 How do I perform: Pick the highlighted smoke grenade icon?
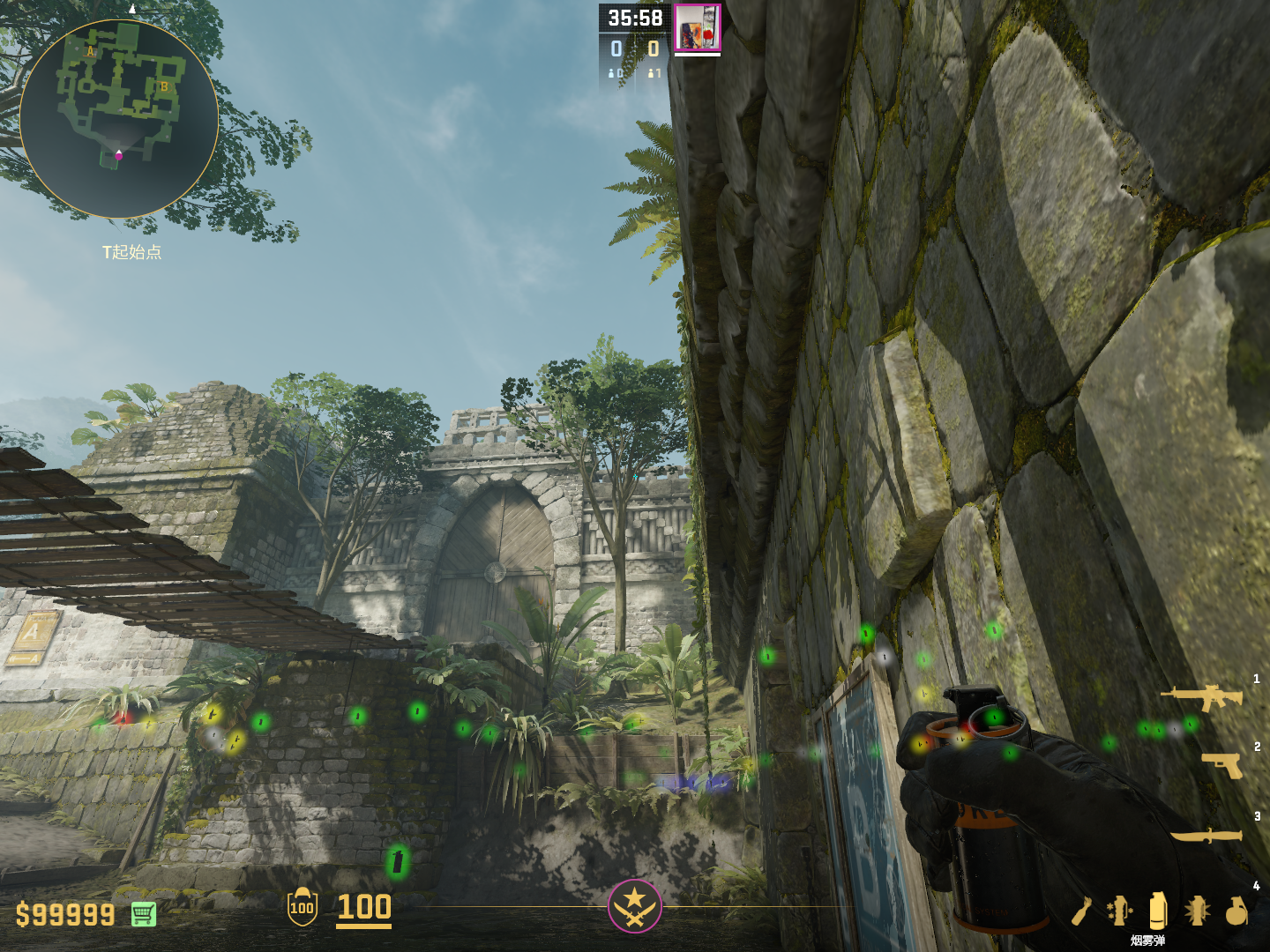(1158, 910)
